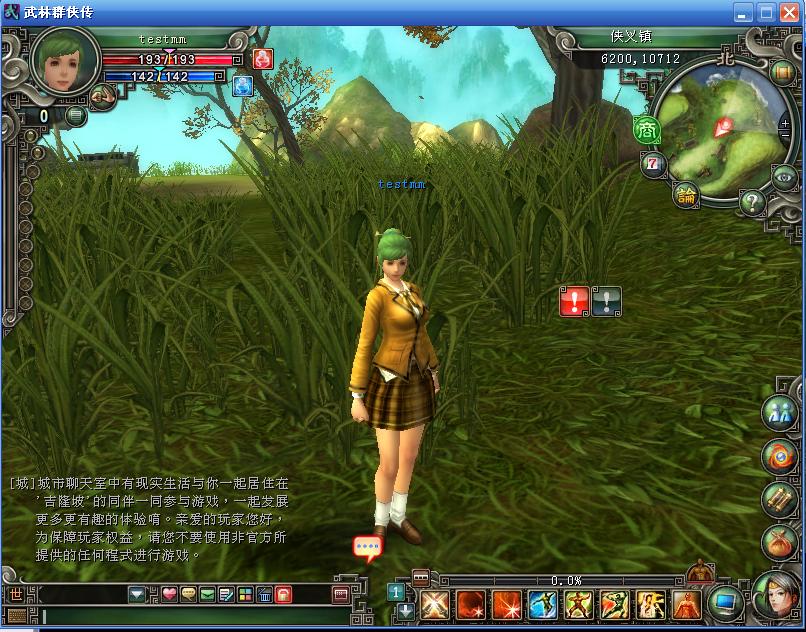
Task: Activate the crossed swords skill in hotbar
Action: (435, 605)
